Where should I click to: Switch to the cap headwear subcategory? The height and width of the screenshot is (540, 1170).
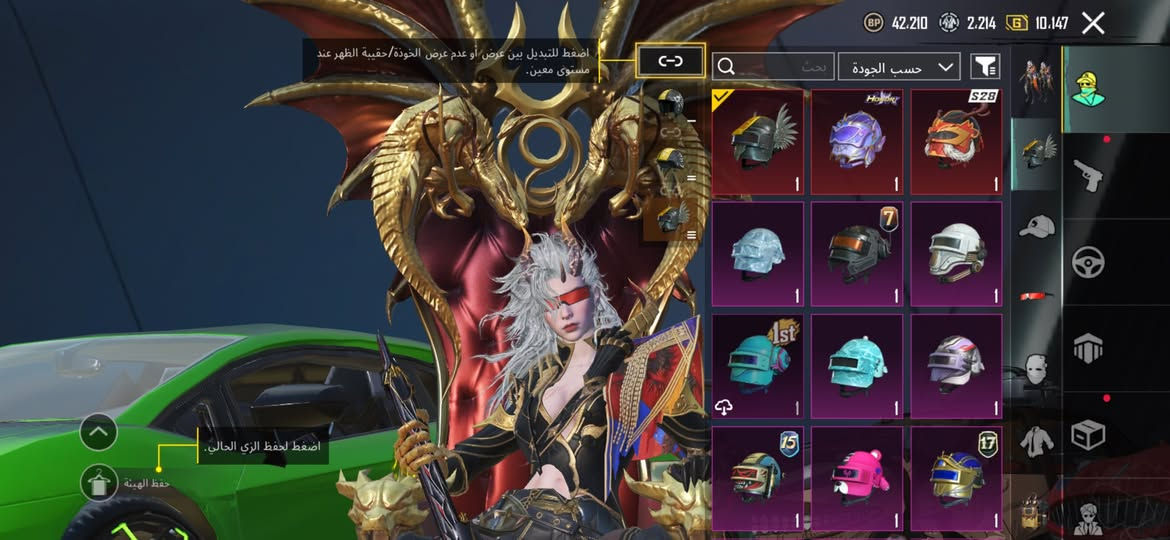pyautogui.click(x=1035, y=226)
